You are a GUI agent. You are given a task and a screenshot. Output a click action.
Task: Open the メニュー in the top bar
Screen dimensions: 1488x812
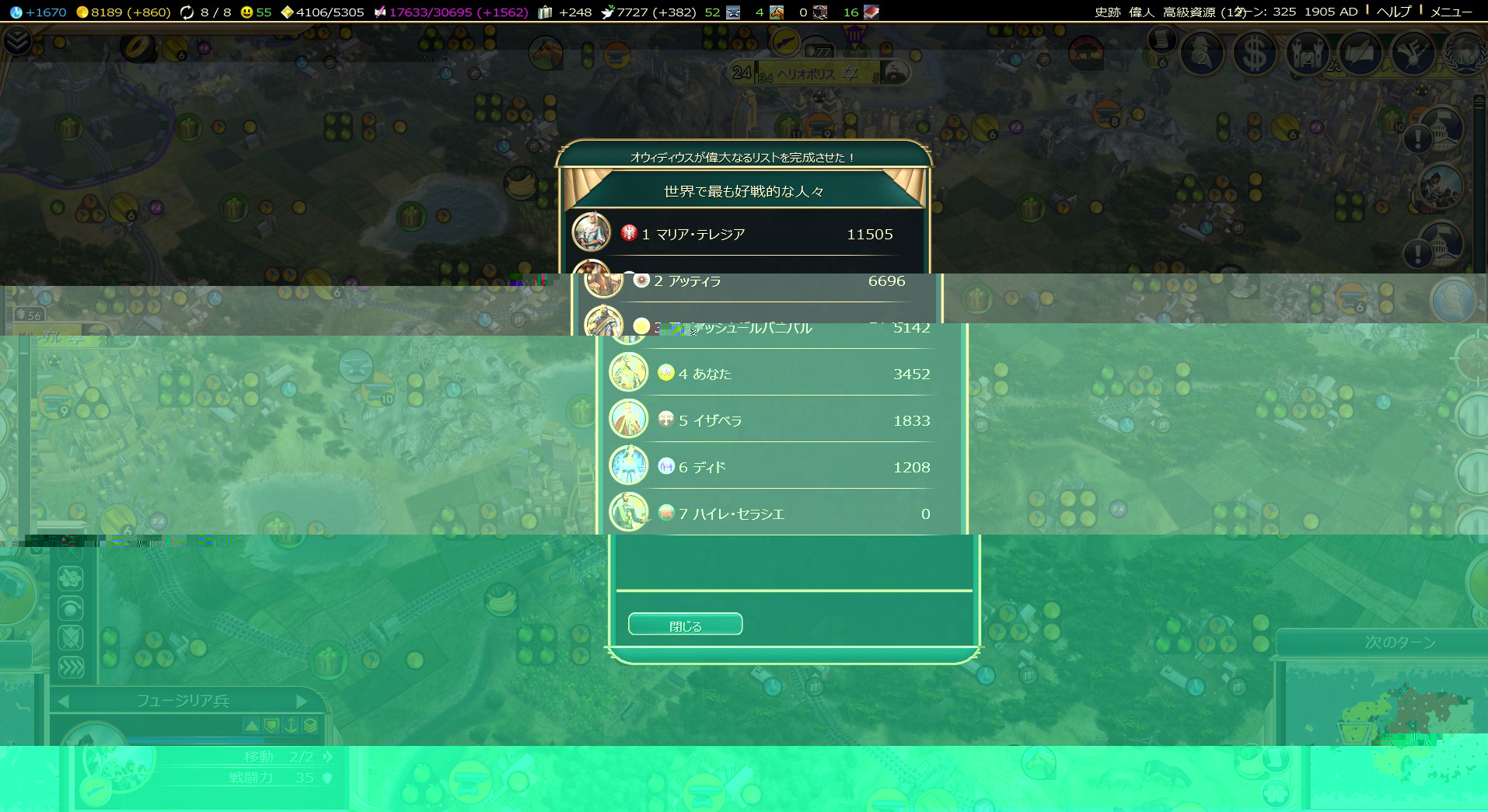tap(1451, 12)
